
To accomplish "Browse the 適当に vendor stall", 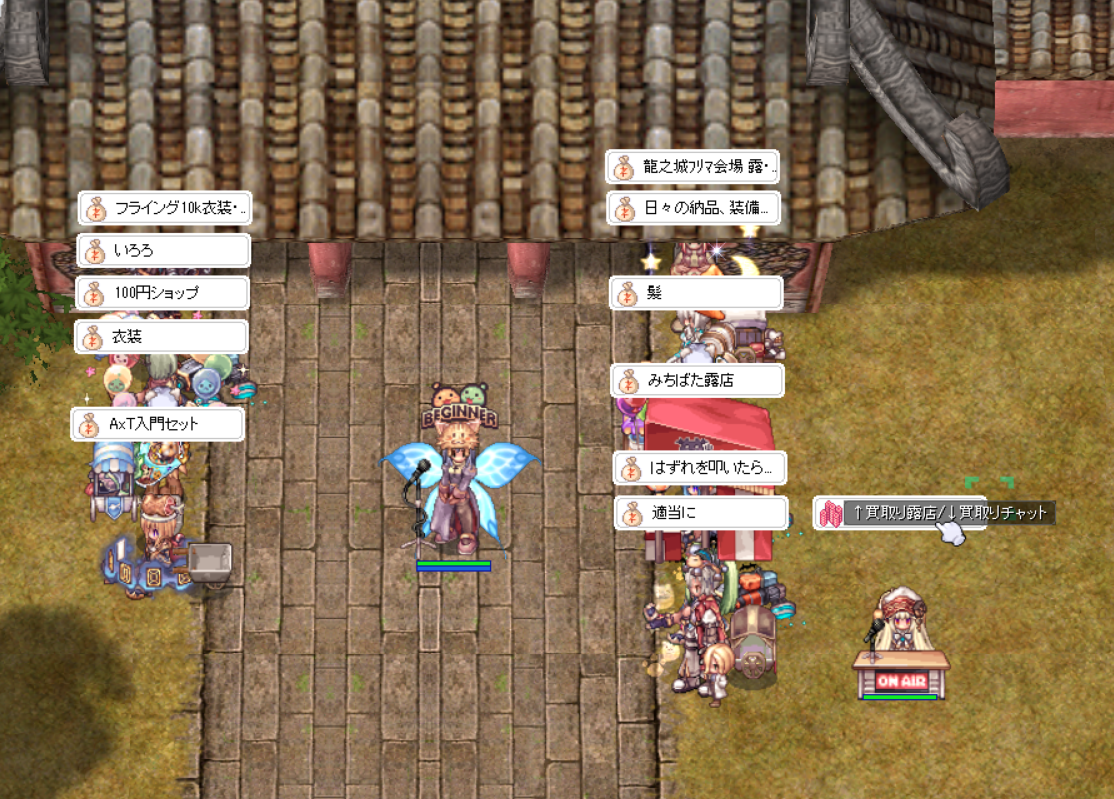I will [x=701, y=514].
